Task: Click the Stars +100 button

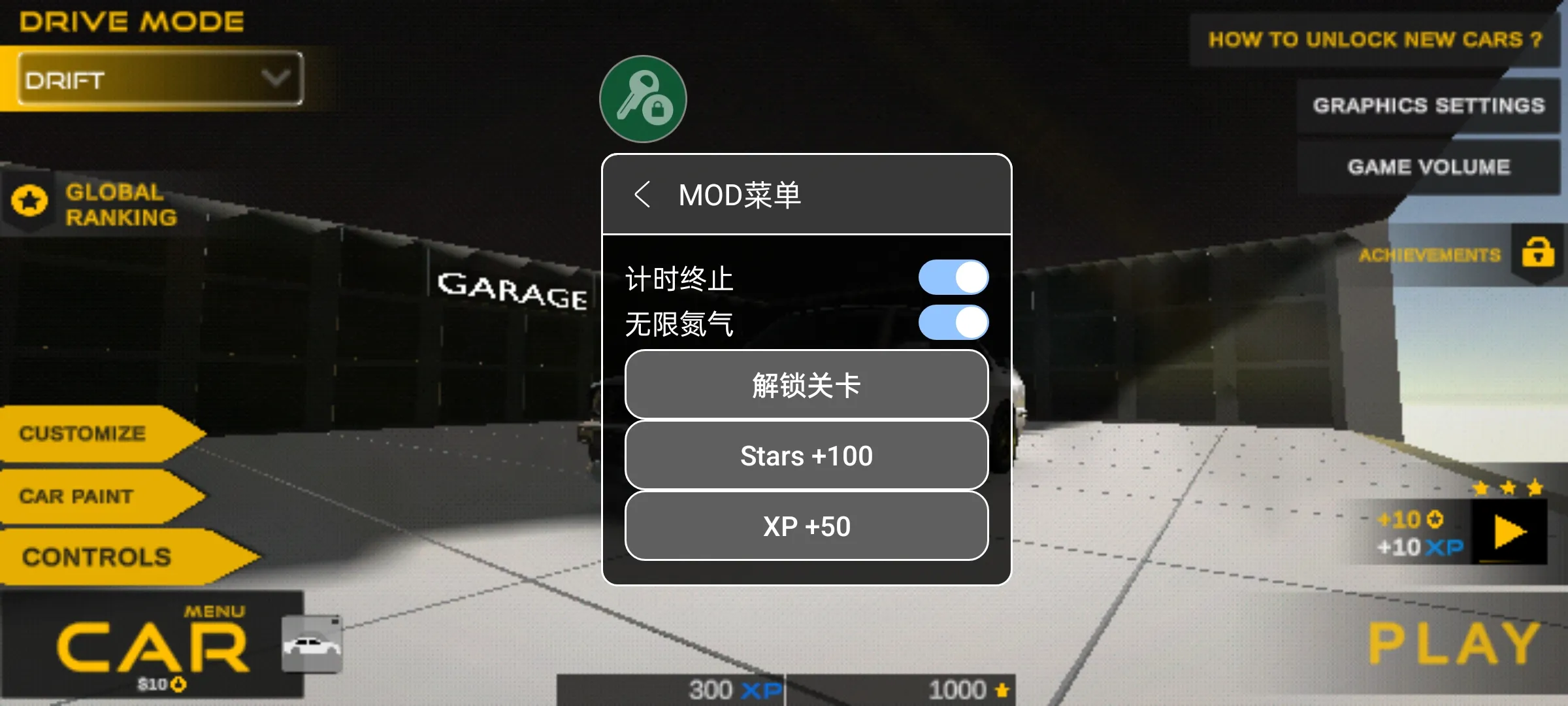Action: click(806, 455)
